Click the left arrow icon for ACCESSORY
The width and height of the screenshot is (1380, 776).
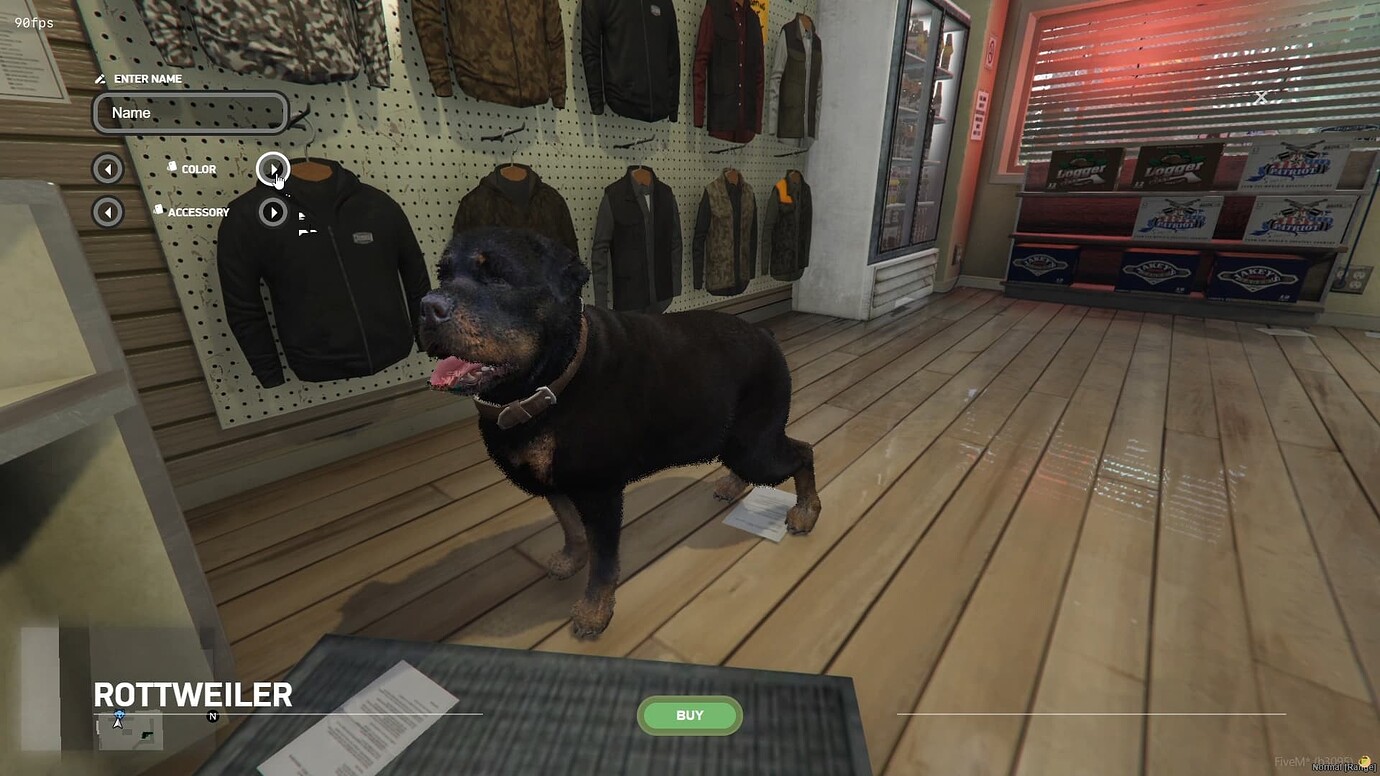tap(107, 212)
